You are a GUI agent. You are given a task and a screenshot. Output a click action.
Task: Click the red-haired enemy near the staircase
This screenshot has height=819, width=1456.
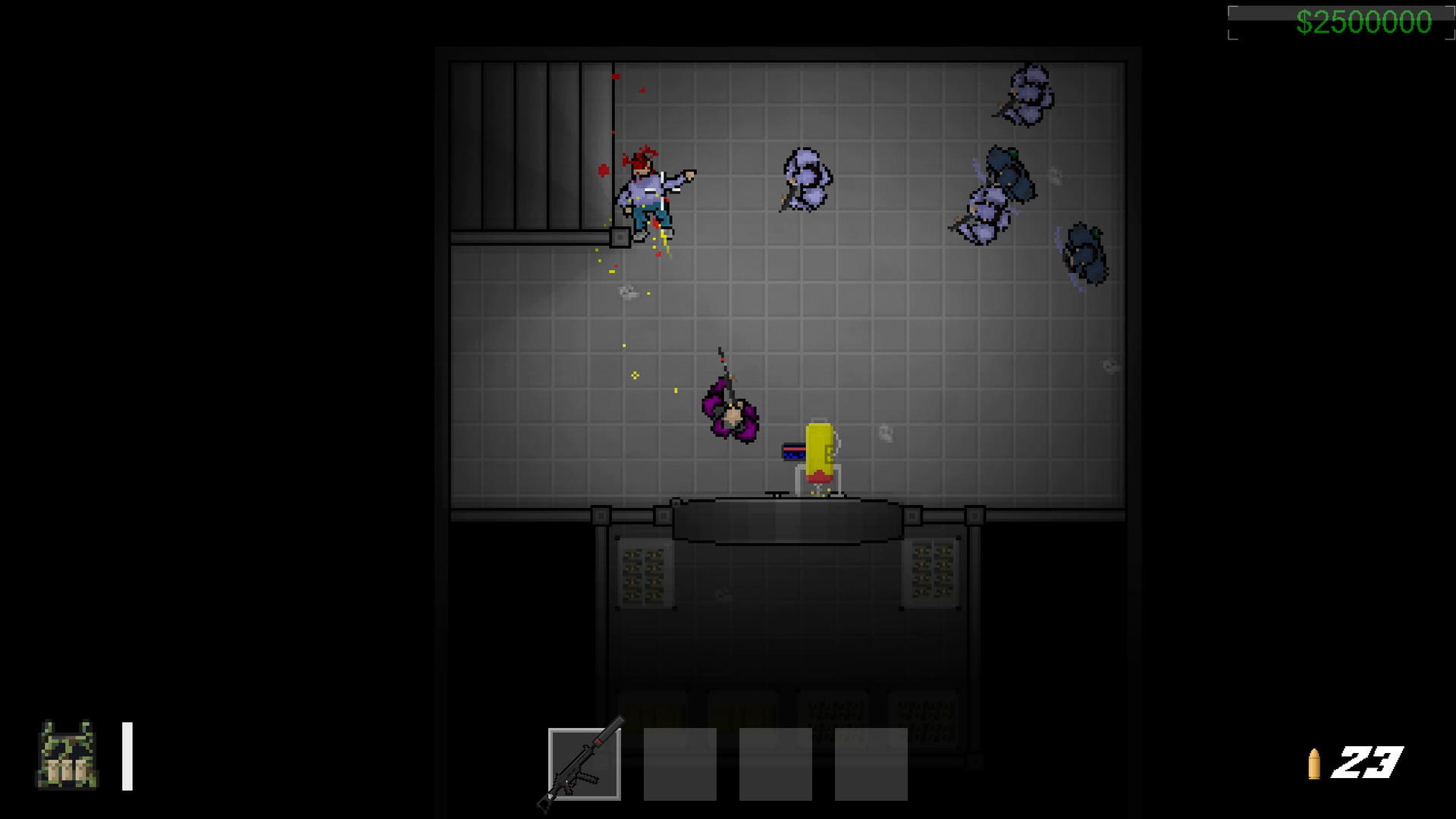click(648, 190)
